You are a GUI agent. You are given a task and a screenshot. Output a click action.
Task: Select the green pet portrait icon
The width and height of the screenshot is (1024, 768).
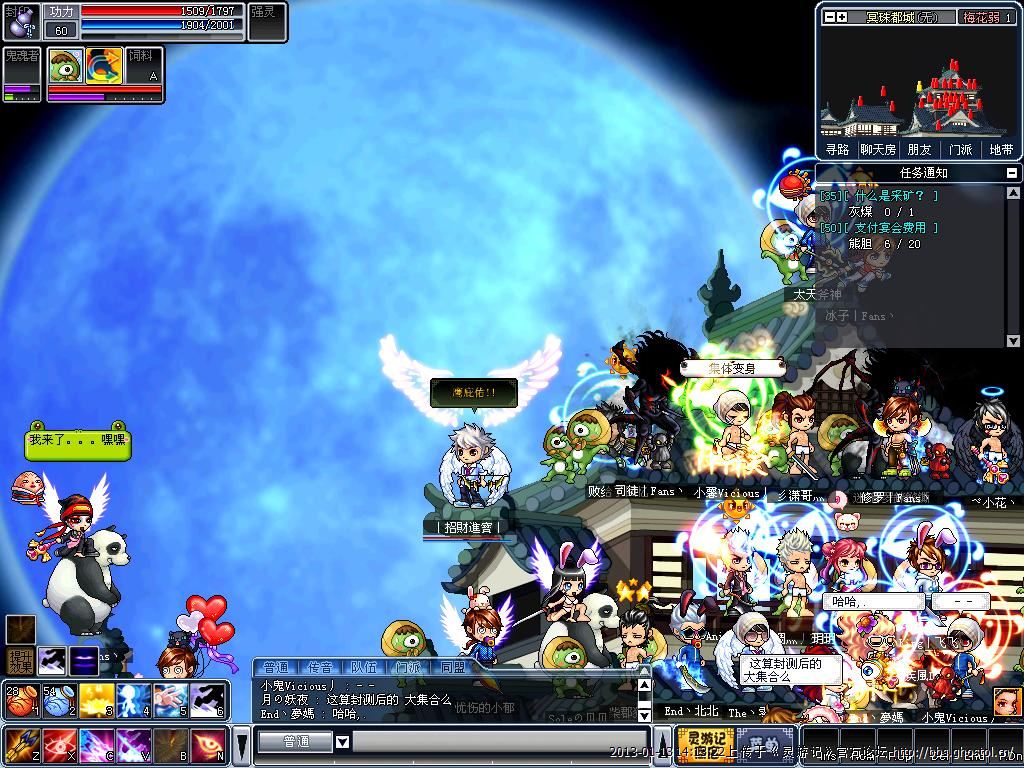[66, 65]
